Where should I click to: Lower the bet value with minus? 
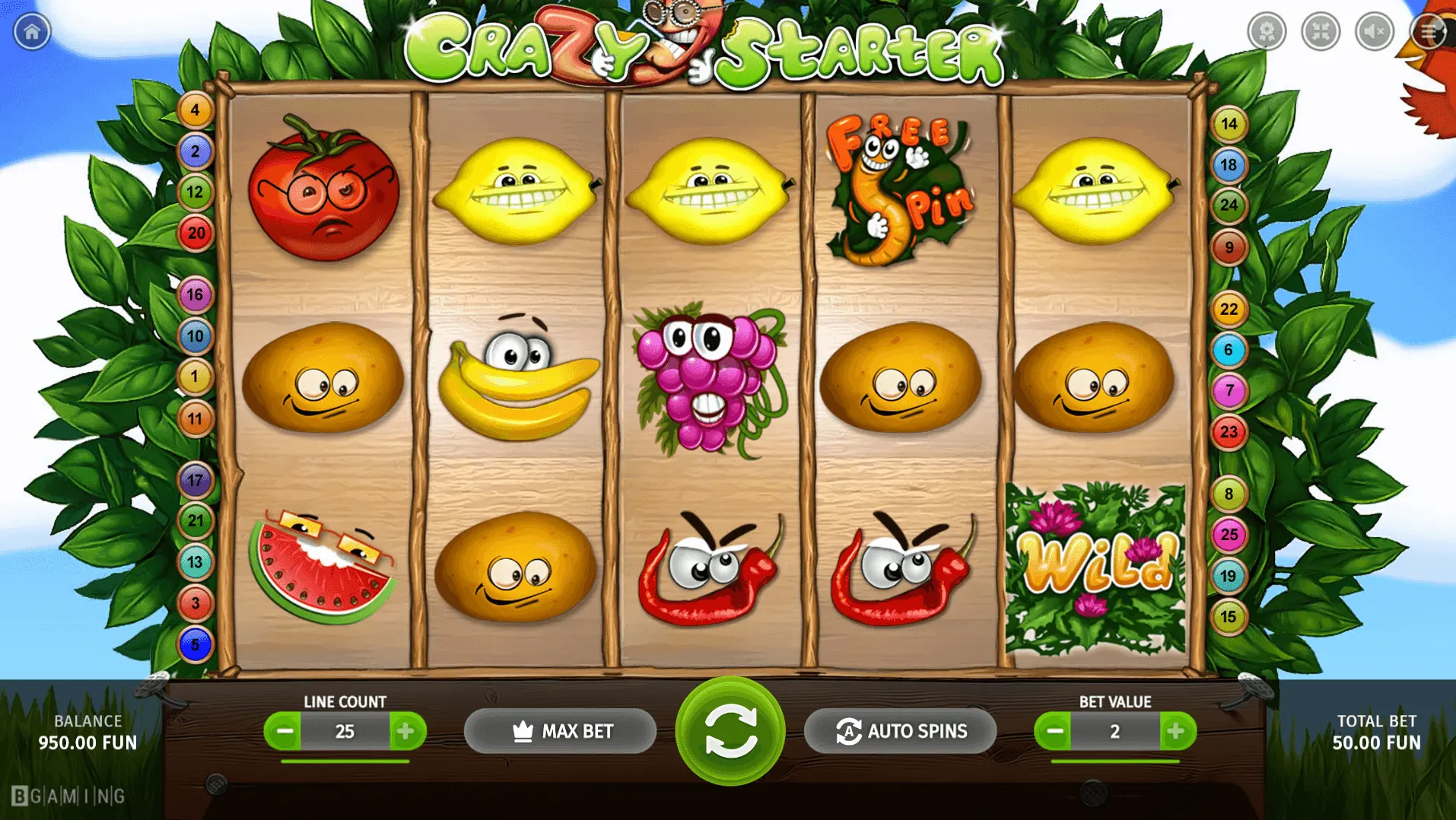(1054, 731)
